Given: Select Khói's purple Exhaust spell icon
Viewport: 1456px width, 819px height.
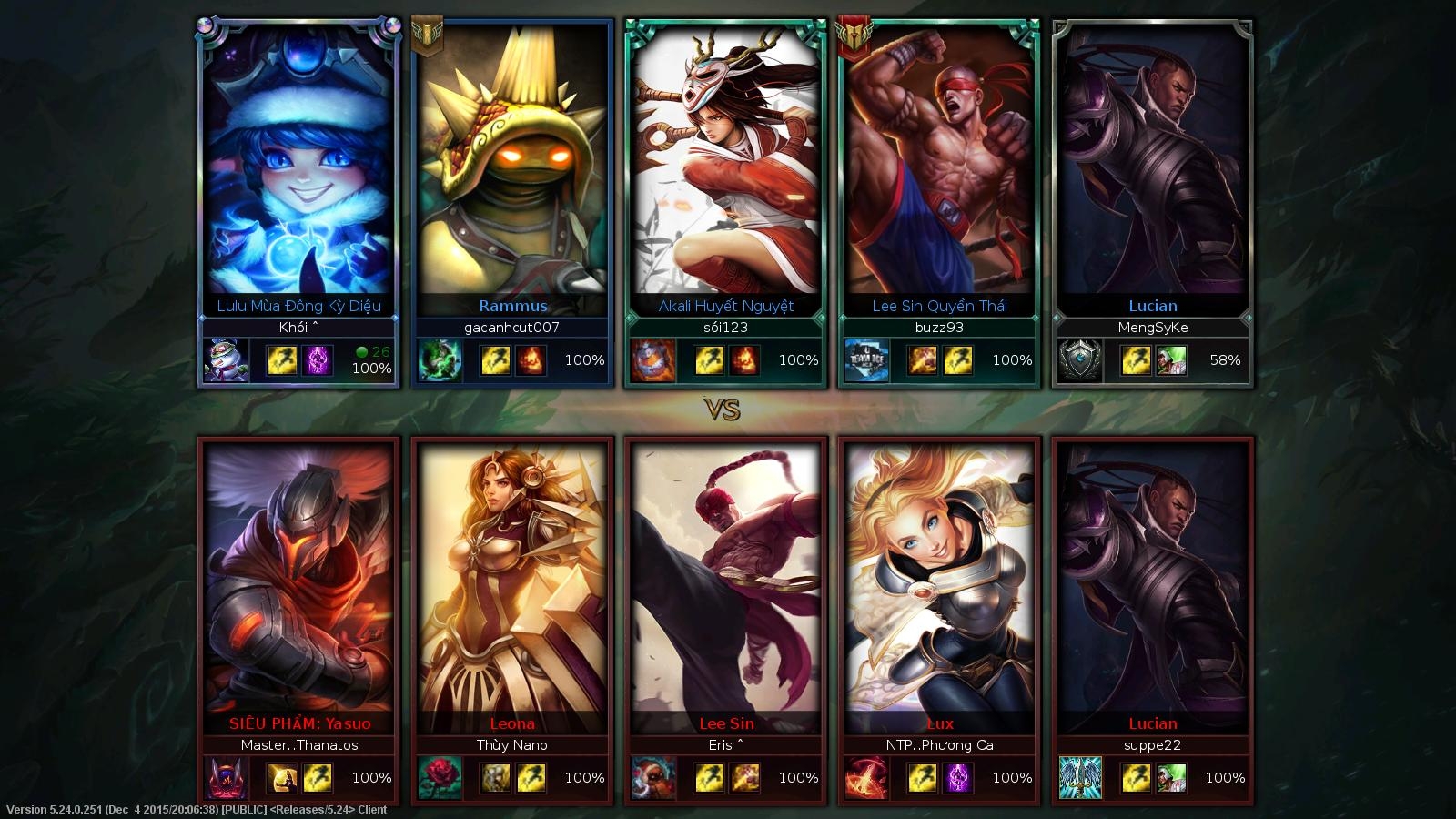Looking at the screenshot, I should 318,360.
